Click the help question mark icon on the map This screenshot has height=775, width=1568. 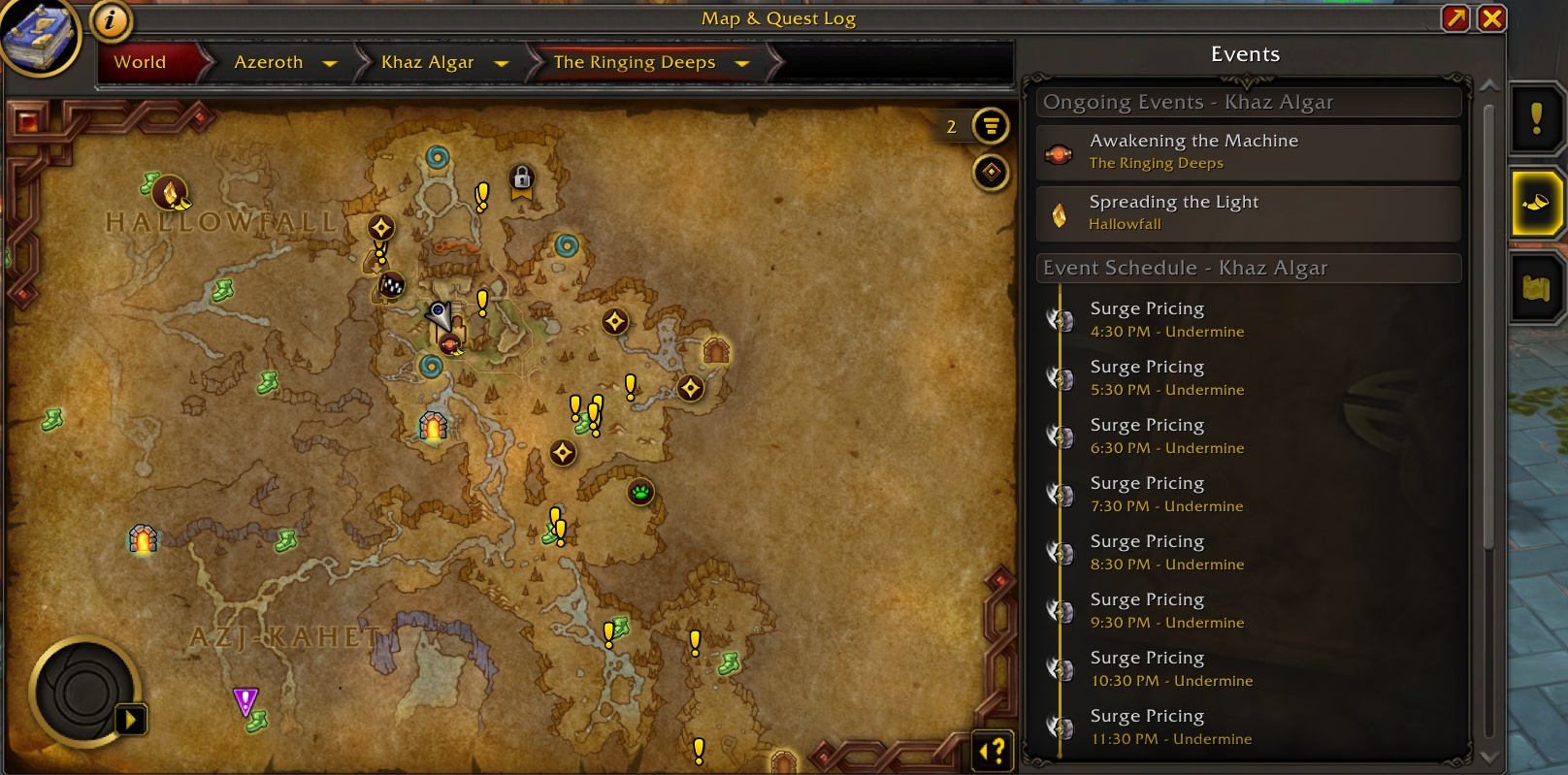tap(991, 751)
